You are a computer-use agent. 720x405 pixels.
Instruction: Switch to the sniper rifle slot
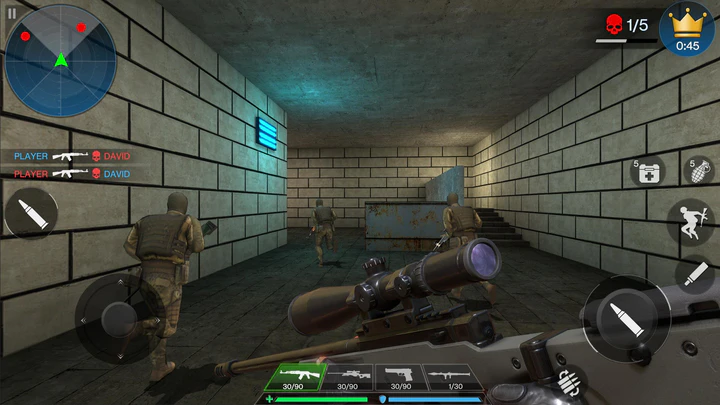[347, 377]
